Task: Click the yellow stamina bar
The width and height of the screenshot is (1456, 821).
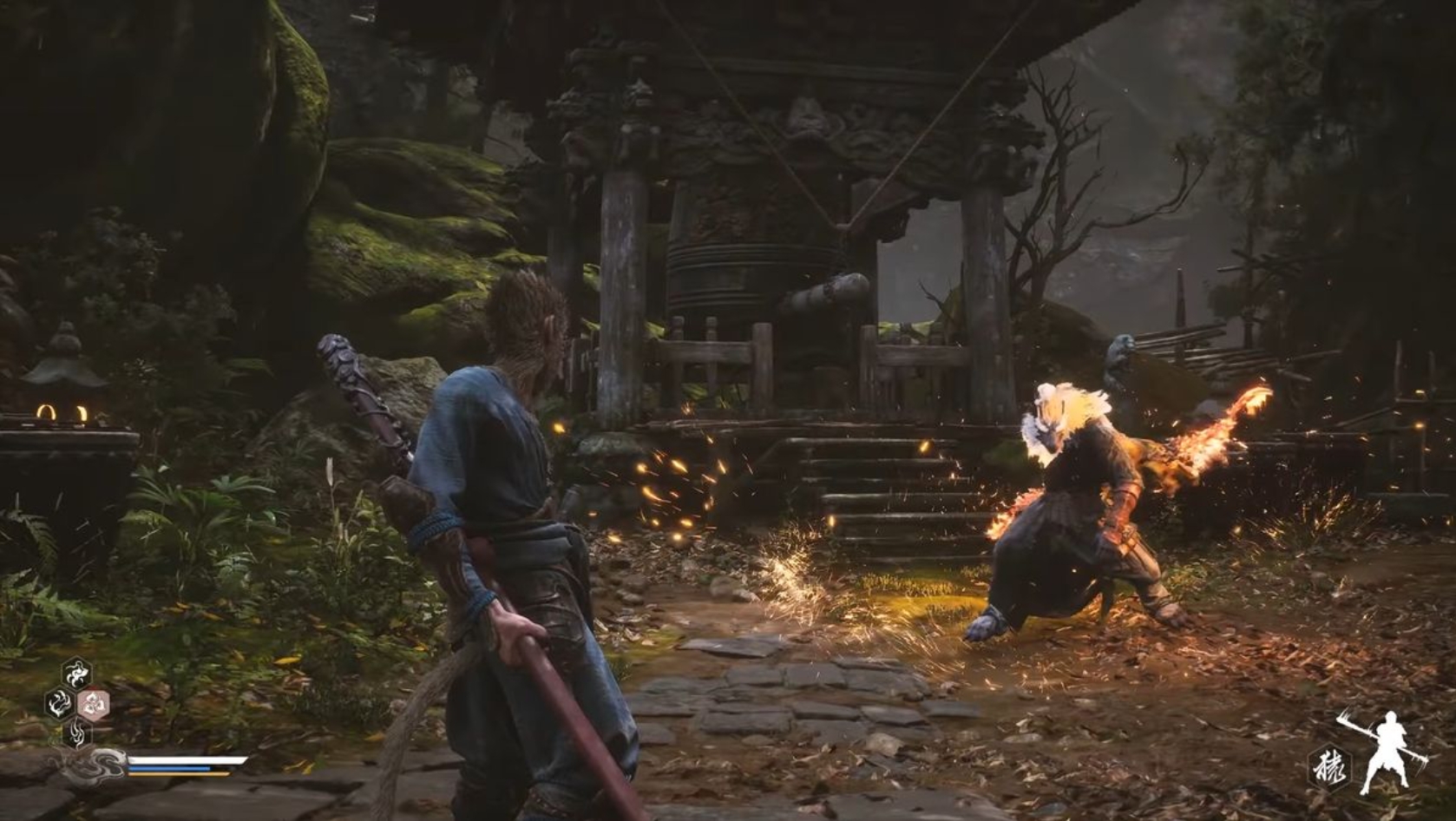Action: [176, 774]
